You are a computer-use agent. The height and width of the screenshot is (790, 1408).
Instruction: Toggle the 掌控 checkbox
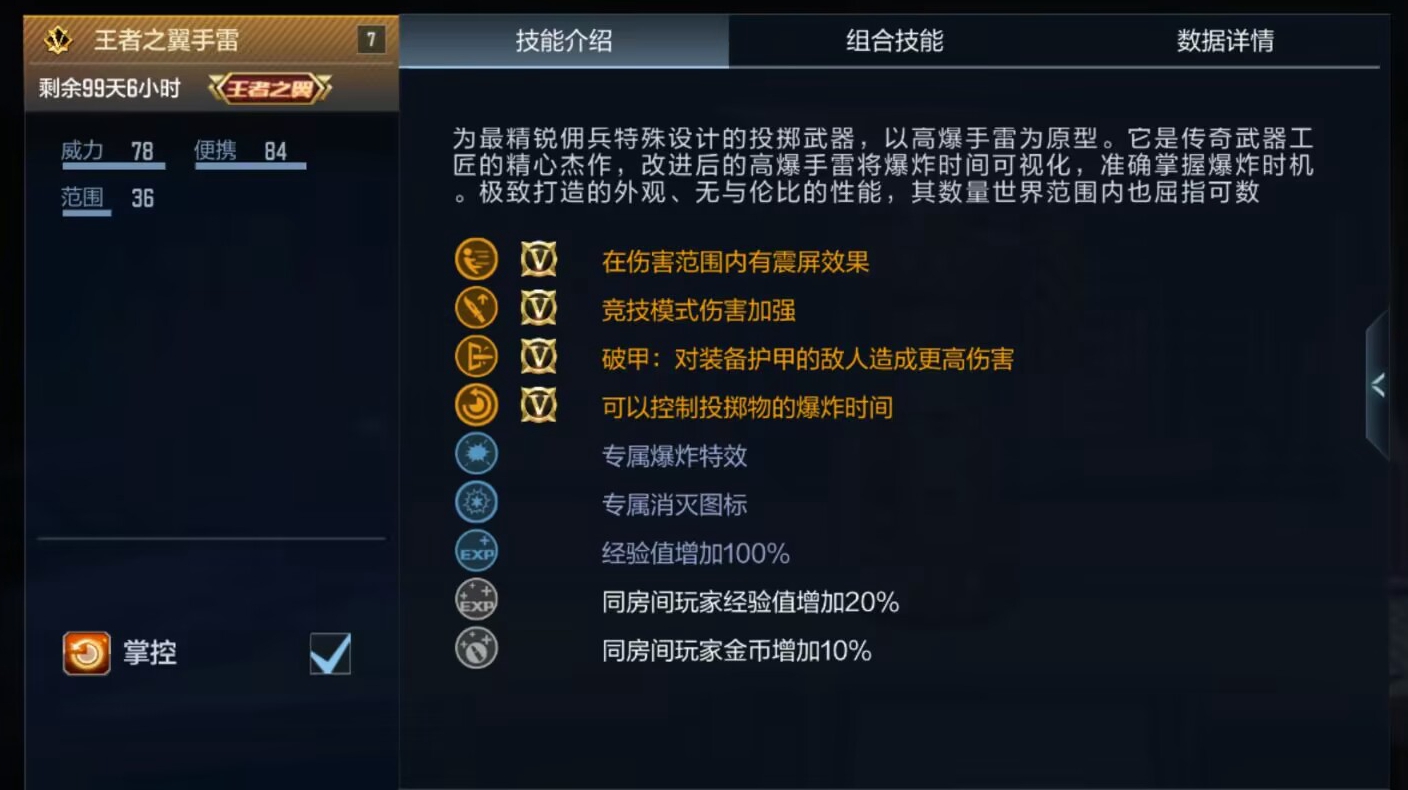(x=330, y=653)
